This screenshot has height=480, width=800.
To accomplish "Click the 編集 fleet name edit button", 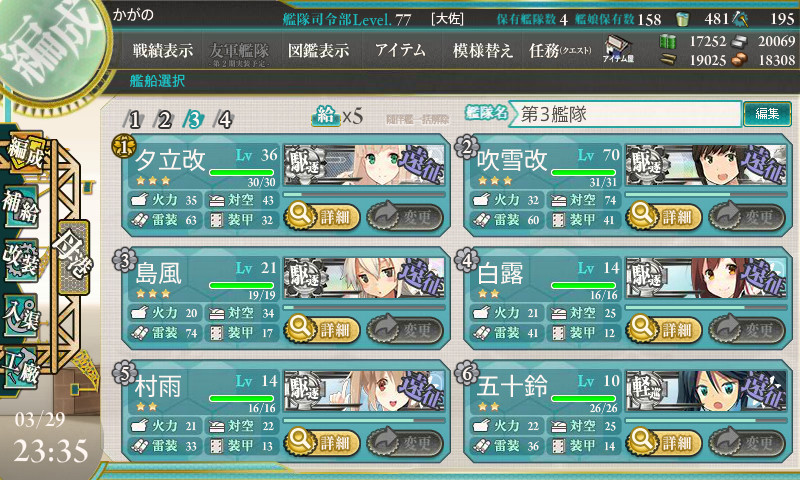I will [x=767, y=114].
